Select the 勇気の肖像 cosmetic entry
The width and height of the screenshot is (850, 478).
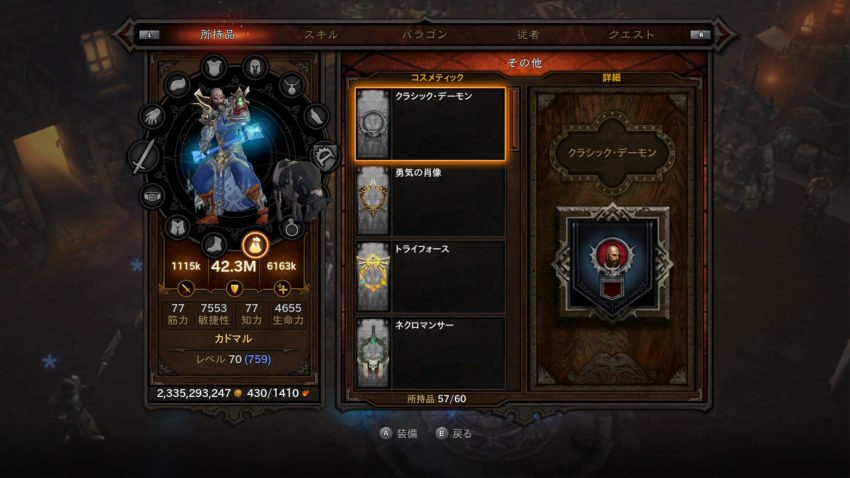click(x=430, y=200)
